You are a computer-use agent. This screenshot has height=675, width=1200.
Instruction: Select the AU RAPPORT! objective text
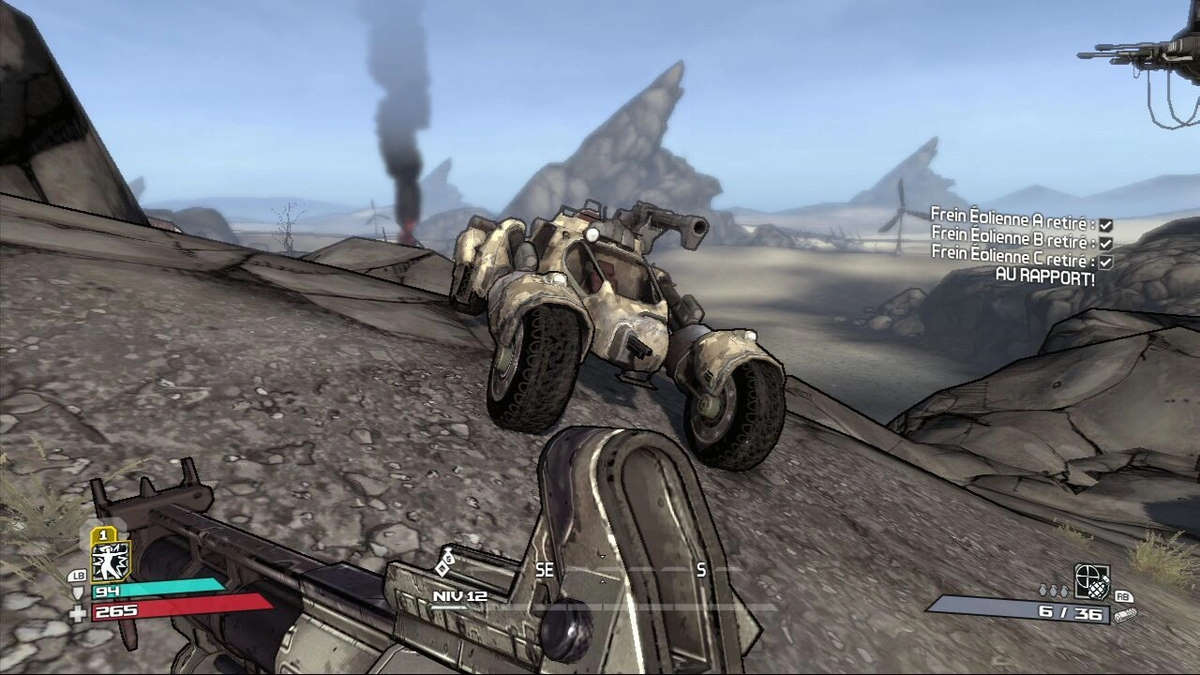tap(1044, 279)
